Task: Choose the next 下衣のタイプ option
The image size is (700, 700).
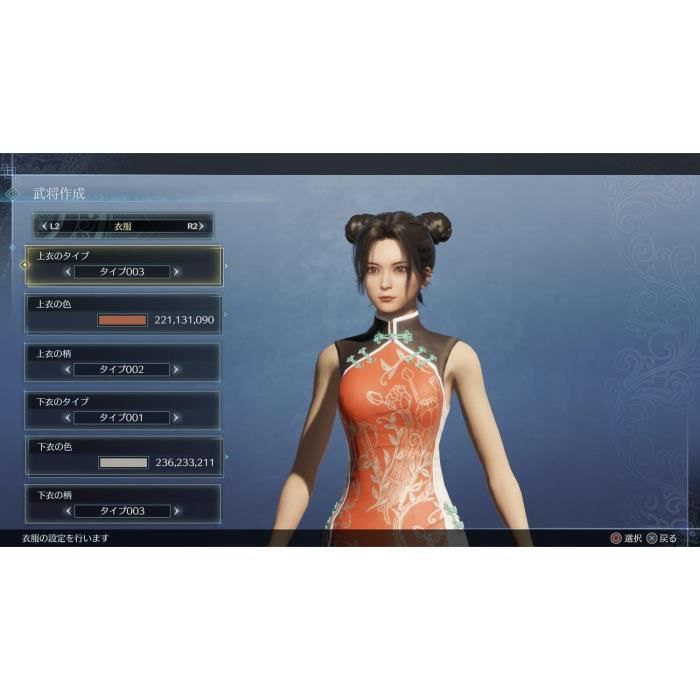Action: click(177, 417)
